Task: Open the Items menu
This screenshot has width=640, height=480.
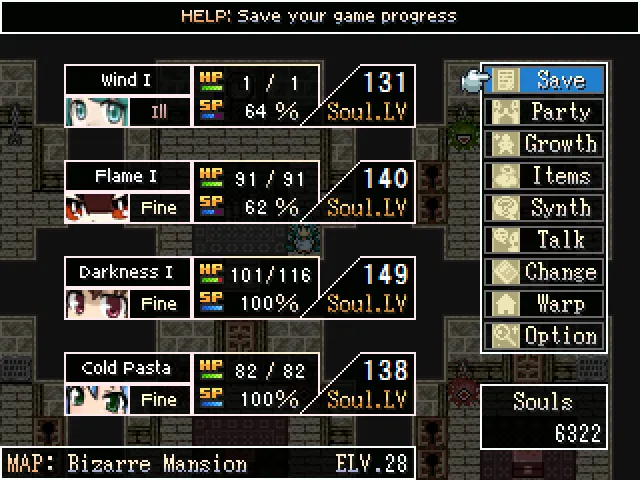Action: (547, 176)
